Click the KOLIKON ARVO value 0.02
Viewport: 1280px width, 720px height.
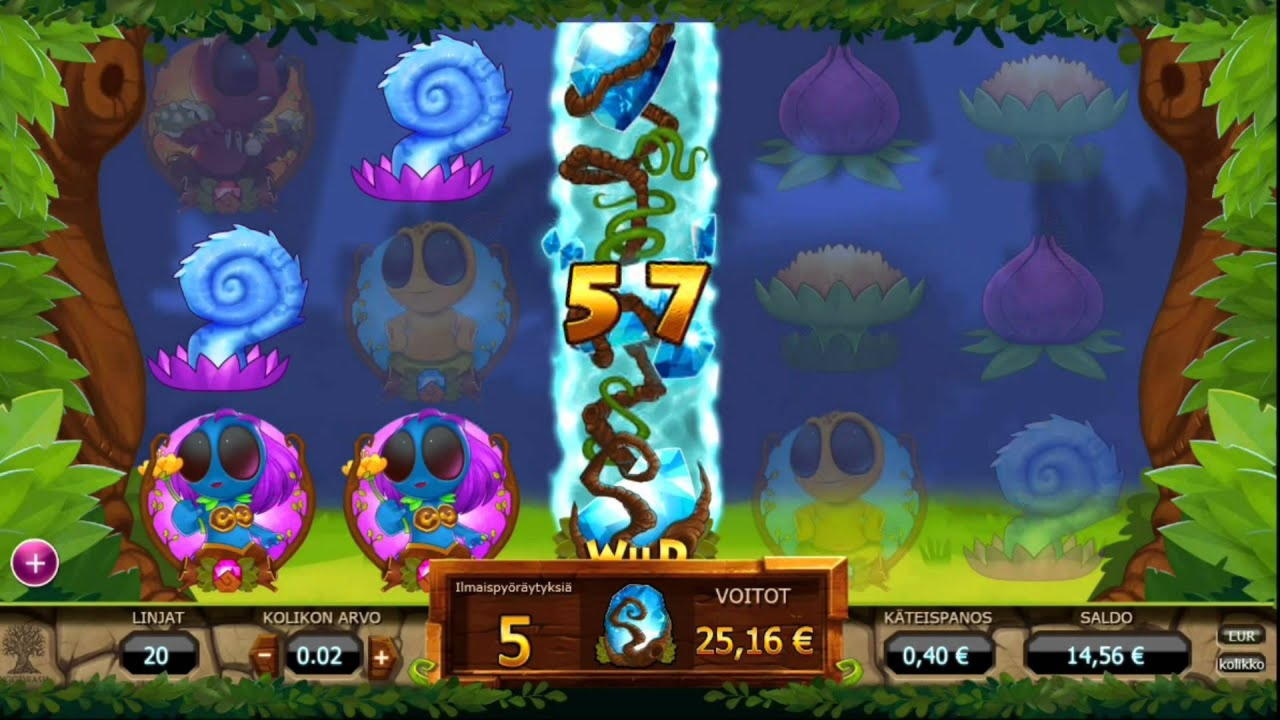(320, 657)
